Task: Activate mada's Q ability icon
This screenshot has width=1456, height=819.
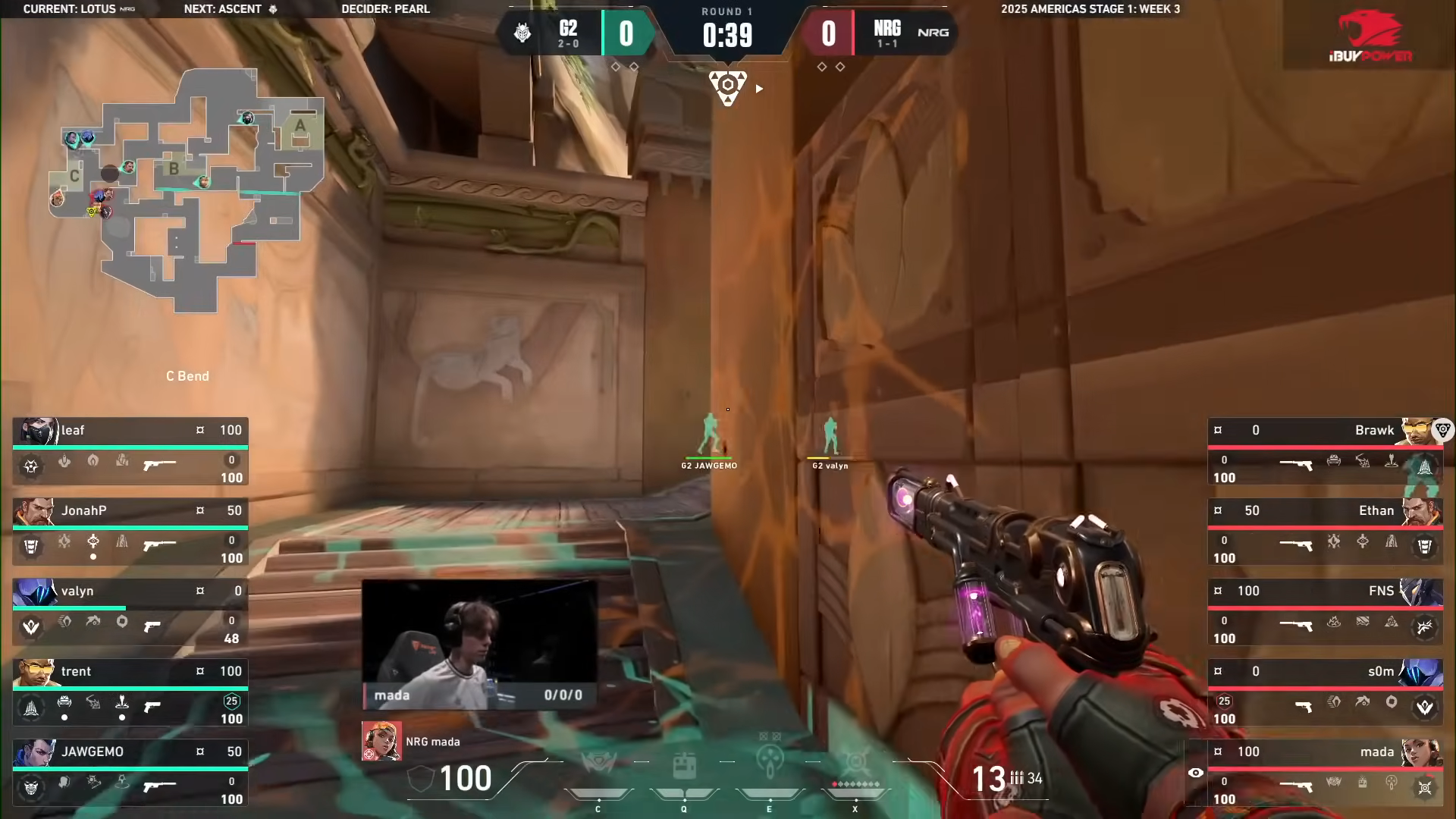Action: click(684, 764)
